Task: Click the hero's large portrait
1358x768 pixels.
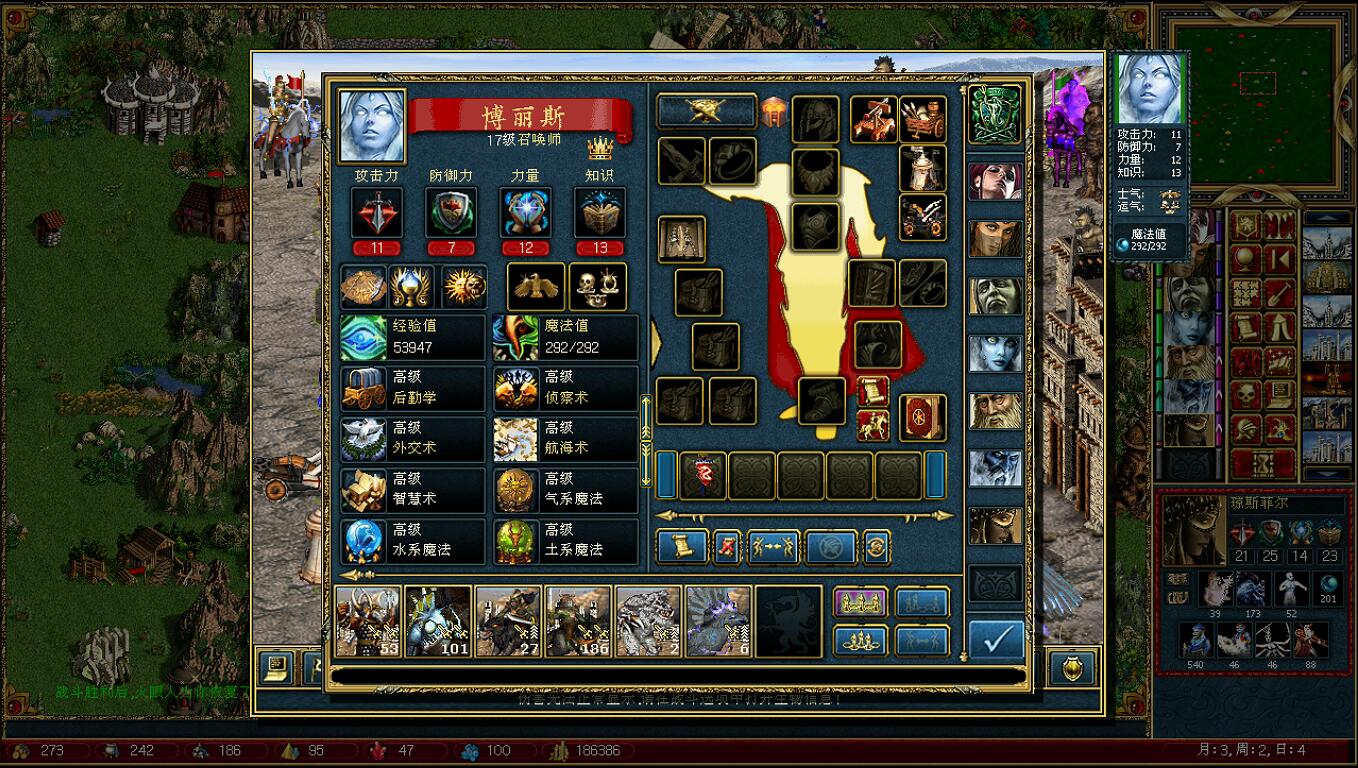Action: (x=372, y=126)
